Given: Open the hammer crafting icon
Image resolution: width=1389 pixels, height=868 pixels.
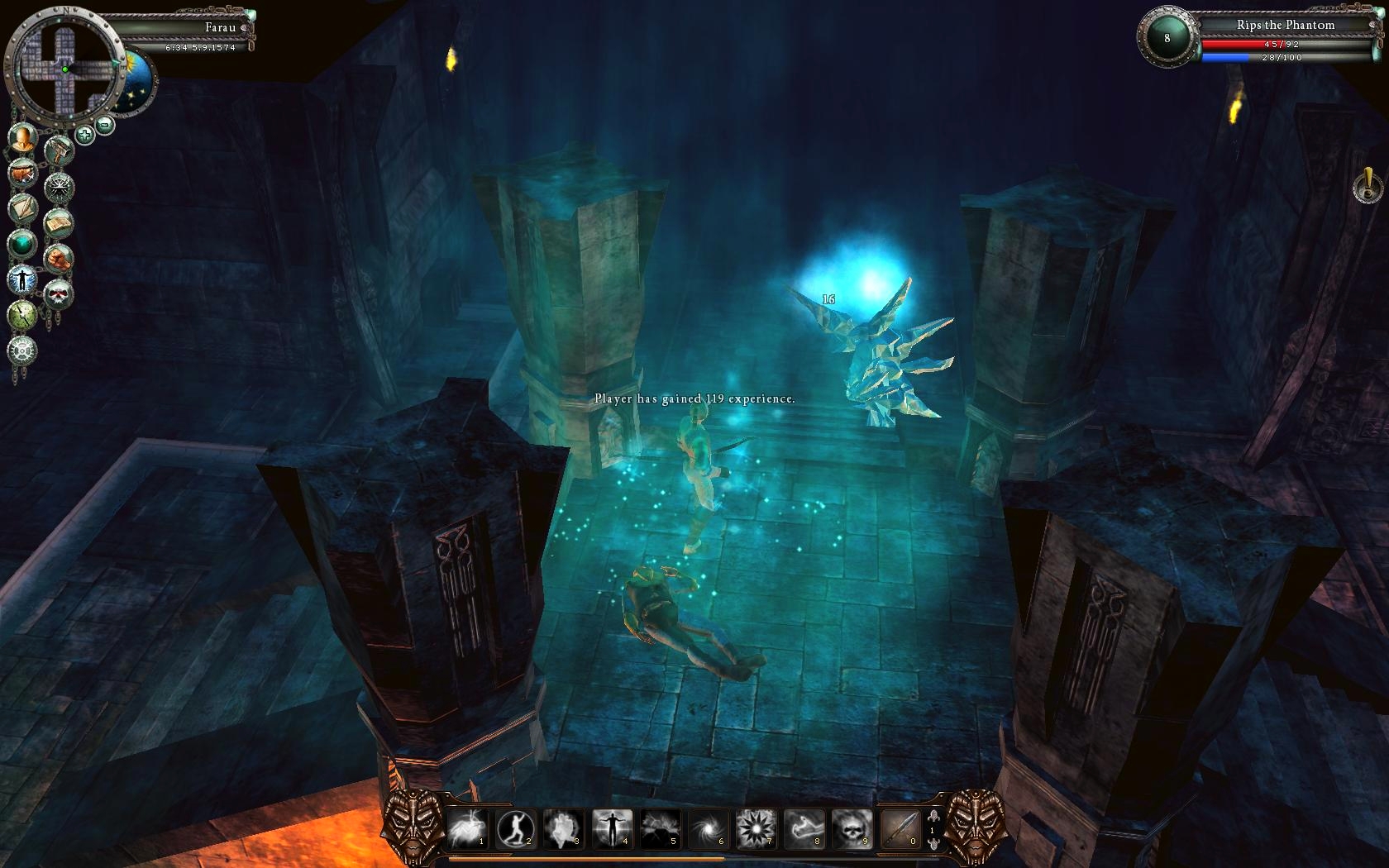Looking at the screenshot, I should [59, 150].
